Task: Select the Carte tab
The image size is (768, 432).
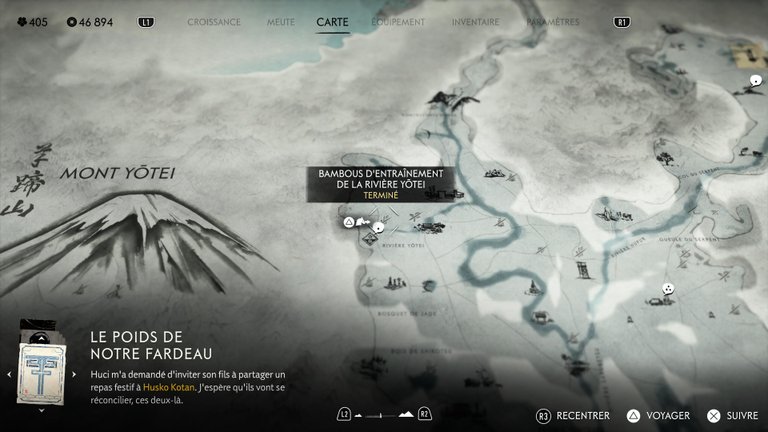Action: coord(332,21)
